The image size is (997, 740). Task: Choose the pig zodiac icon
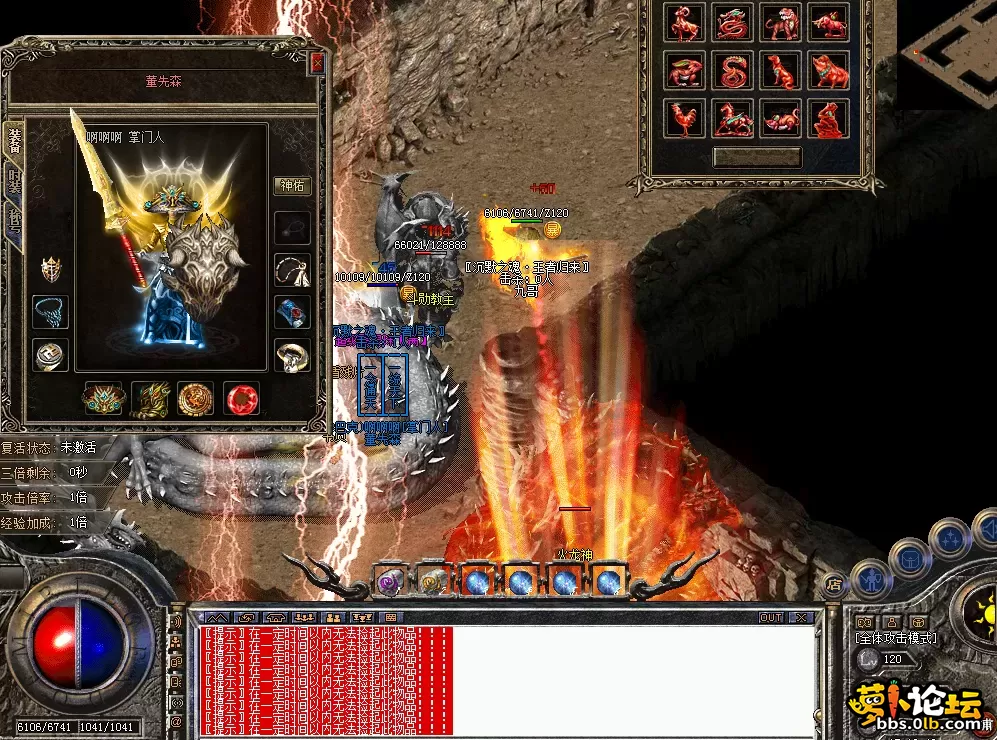coord(829,71)
